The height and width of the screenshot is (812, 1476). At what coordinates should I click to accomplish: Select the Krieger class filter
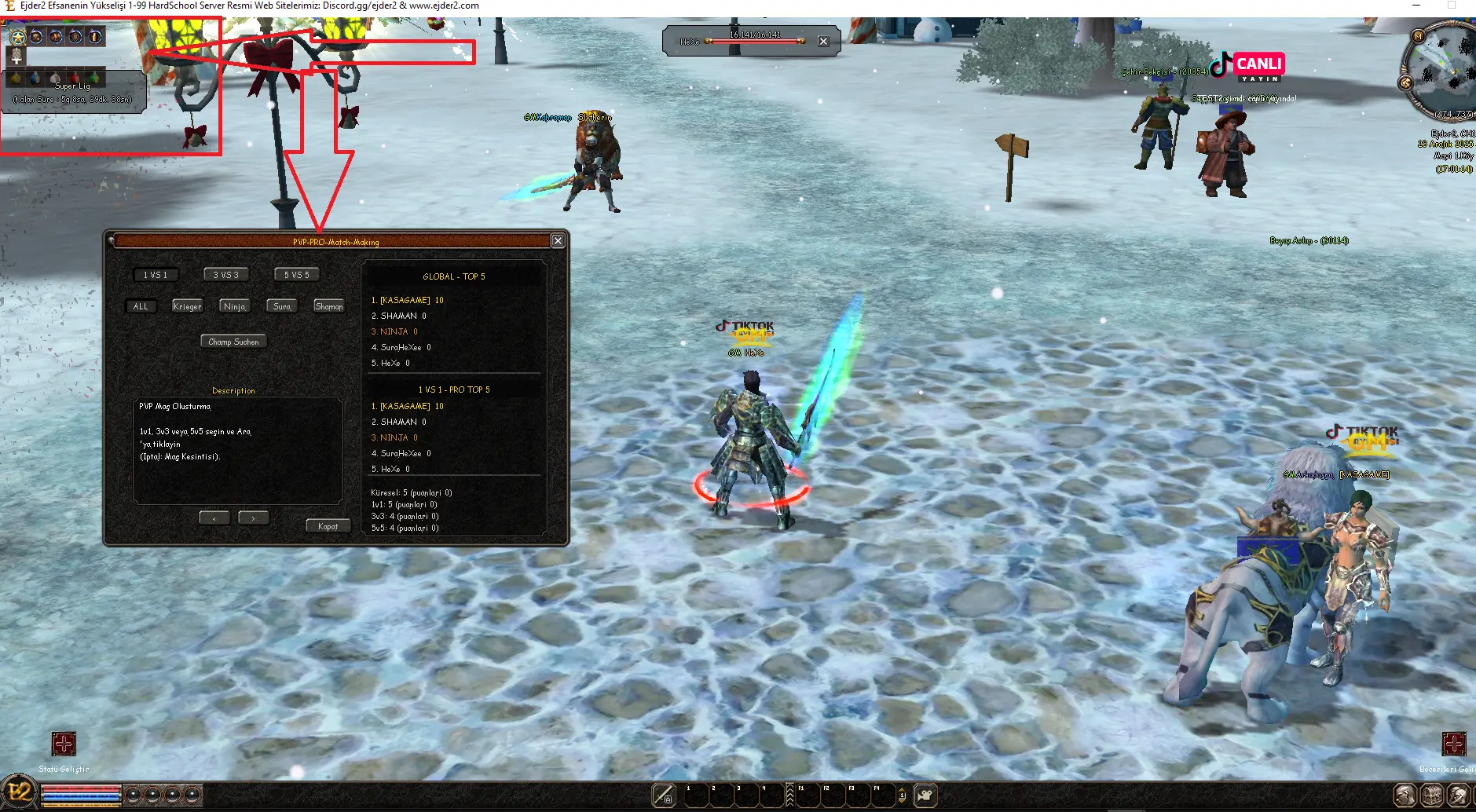187,306
